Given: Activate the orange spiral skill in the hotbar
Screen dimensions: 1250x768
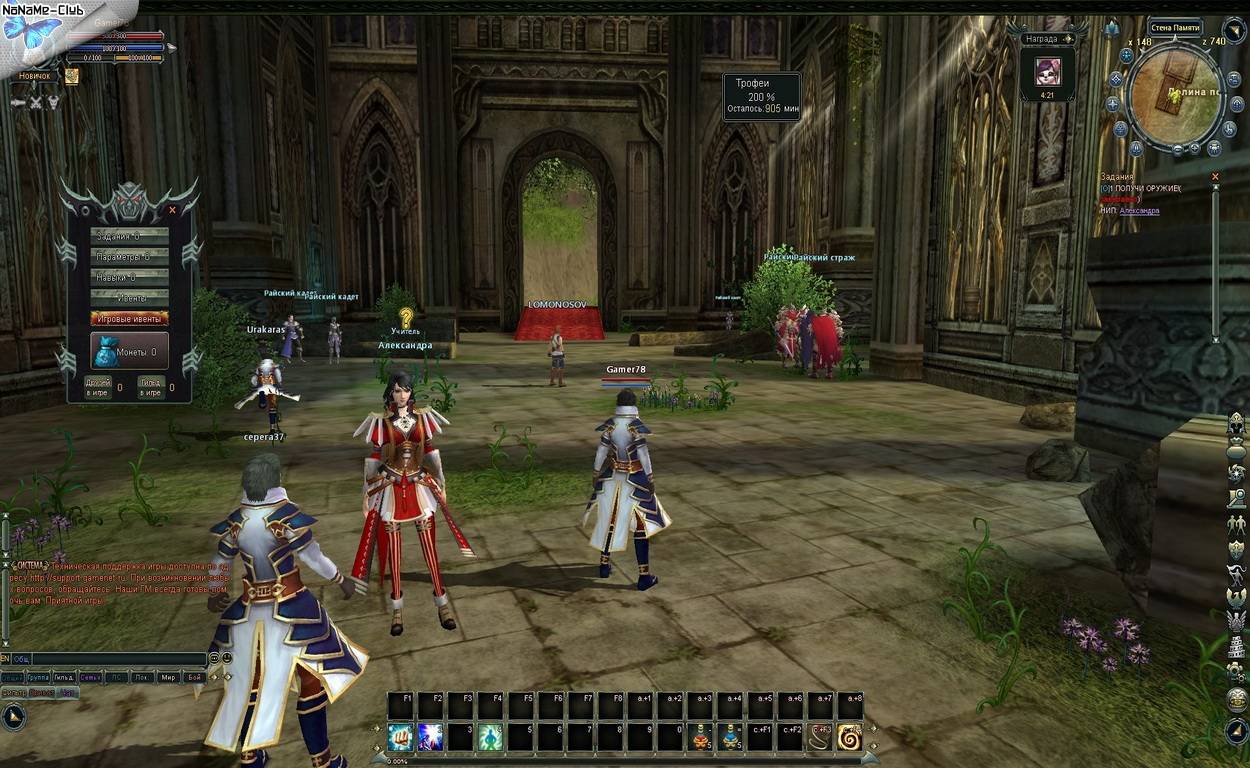Looking at the screenshot, I should coord(850,738).
